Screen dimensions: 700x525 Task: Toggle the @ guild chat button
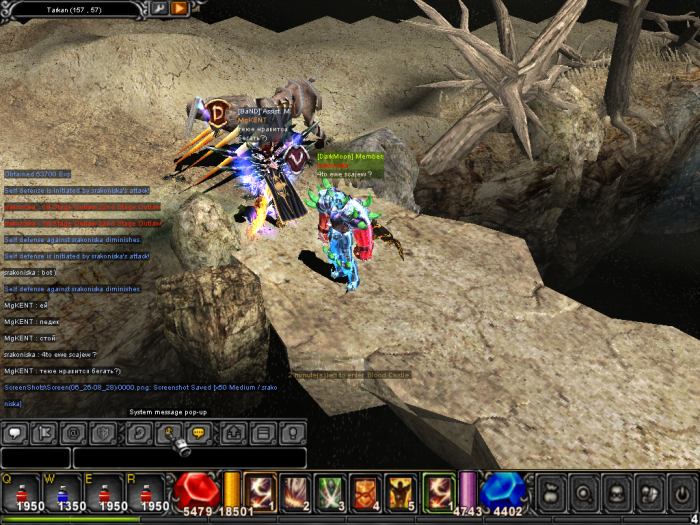[72, 434]
